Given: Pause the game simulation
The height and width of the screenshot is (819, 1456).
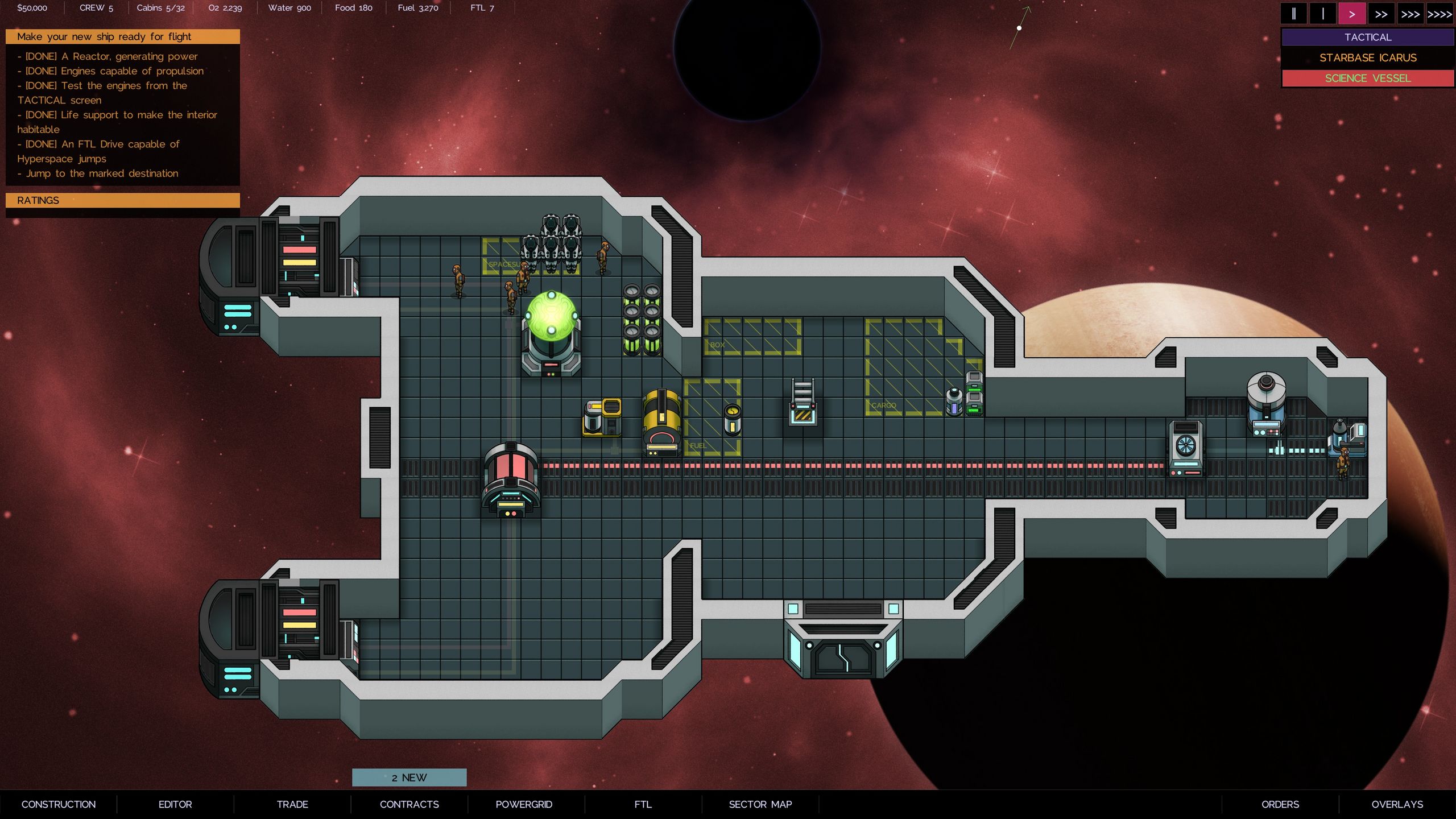Looking at the screenshot, I should coord(1293,14).
